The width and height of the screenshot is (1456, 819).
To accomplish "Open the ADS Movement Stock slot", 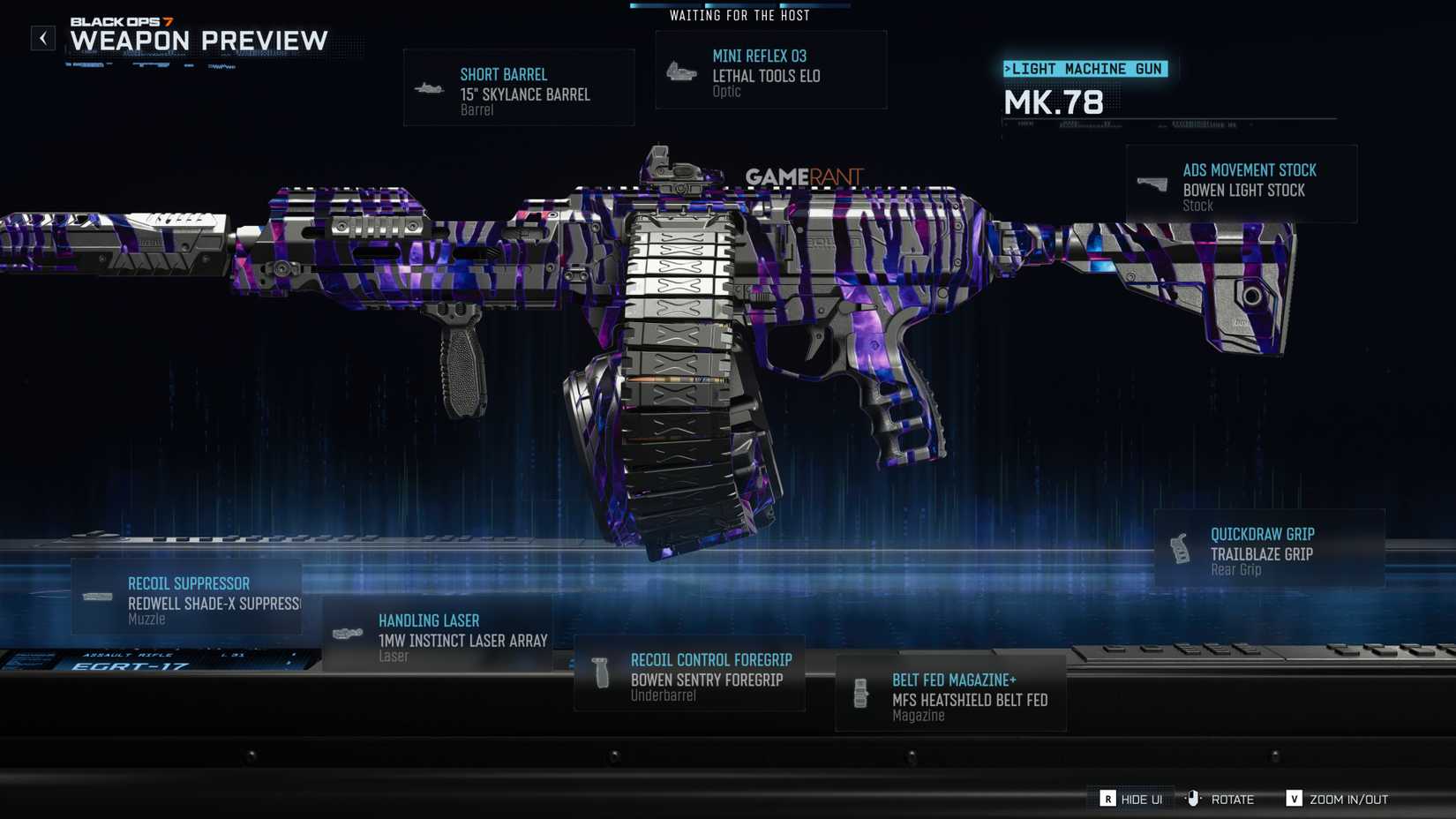I will (x=1242, y=184).
